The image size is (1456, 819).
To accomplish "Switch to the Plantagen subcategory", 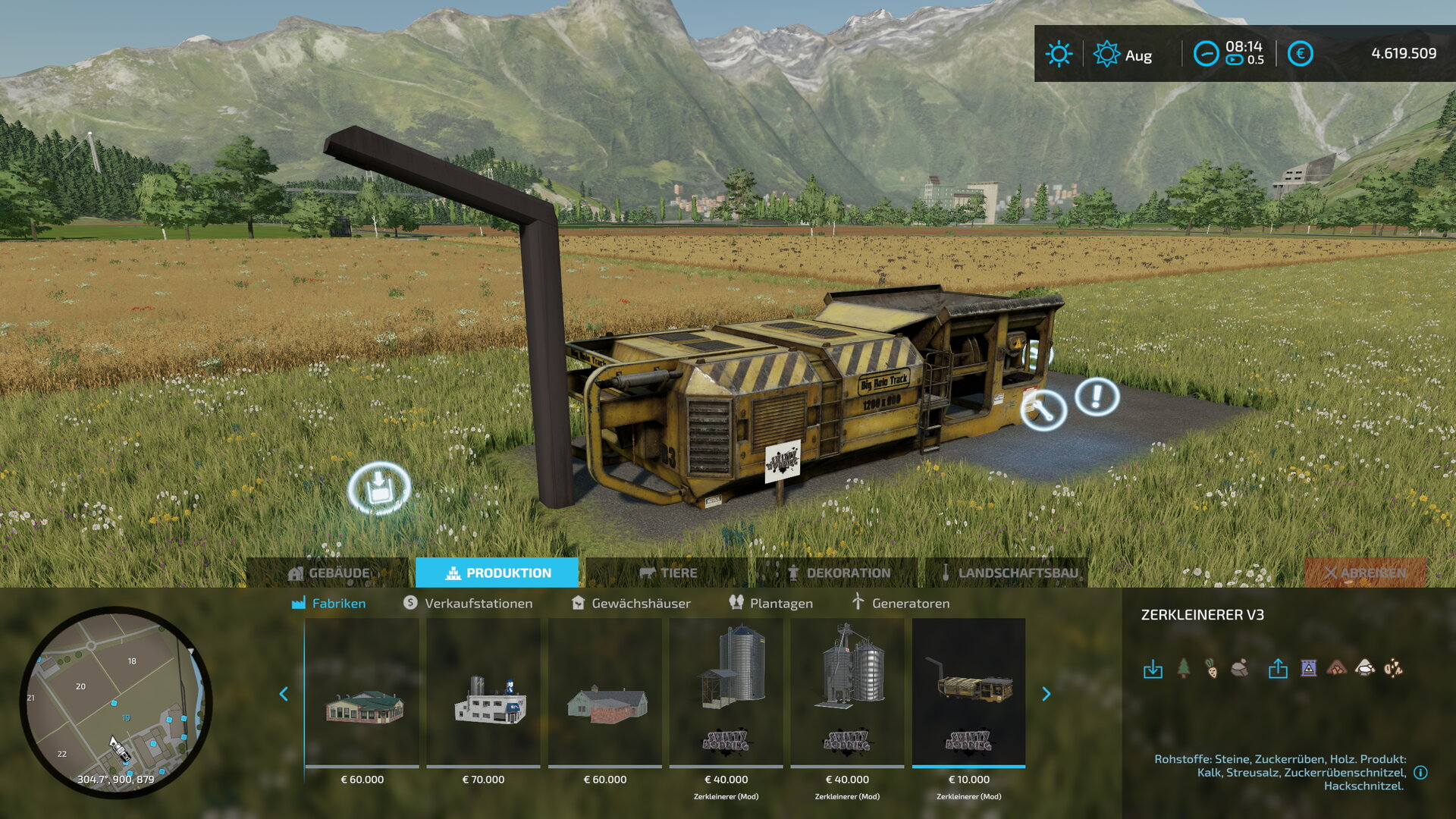I will tap(770, 603).
